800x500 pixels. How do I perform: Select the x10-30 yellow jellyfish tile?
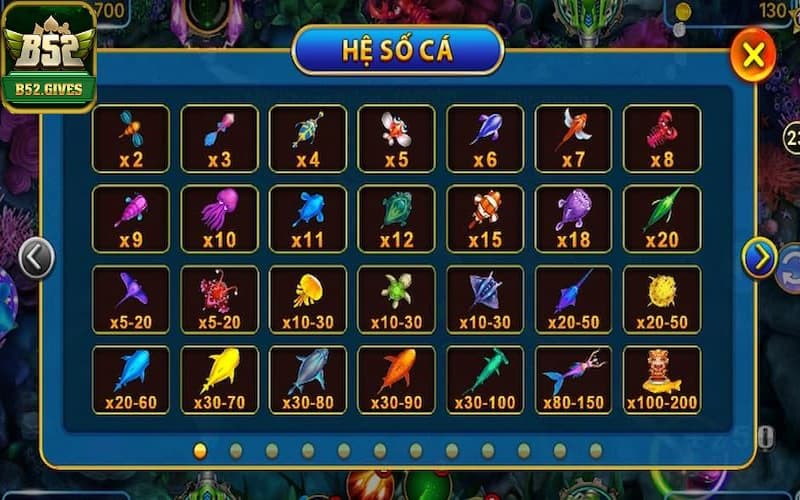[308, 298]
